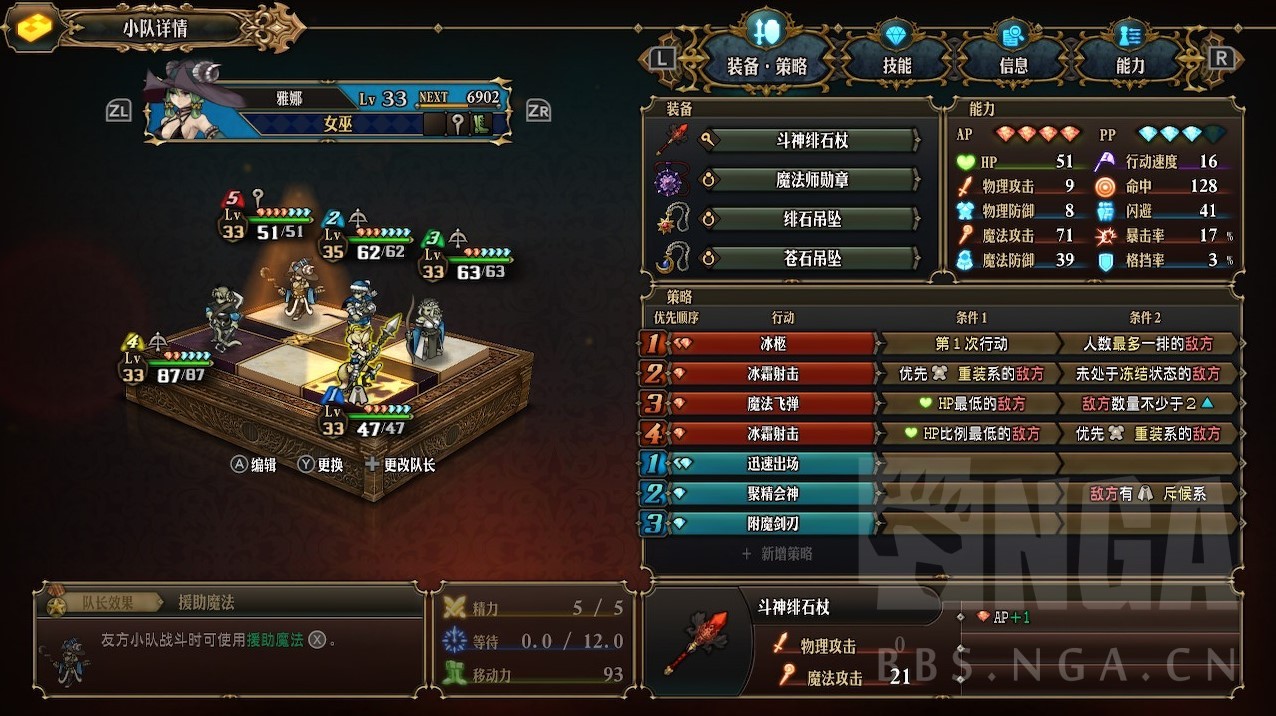Add a new tactic with 新增策略

point(778,553)
